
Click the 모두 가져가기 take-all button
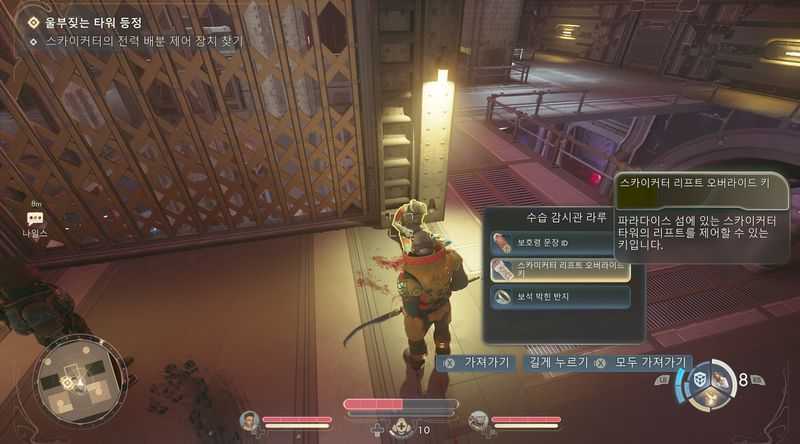[x=642, y=362]
